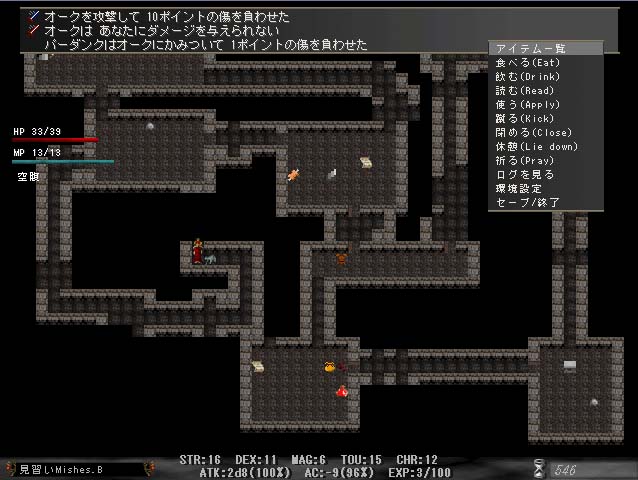Select the 祈る(Pray) option

click(x=526, y=160)
